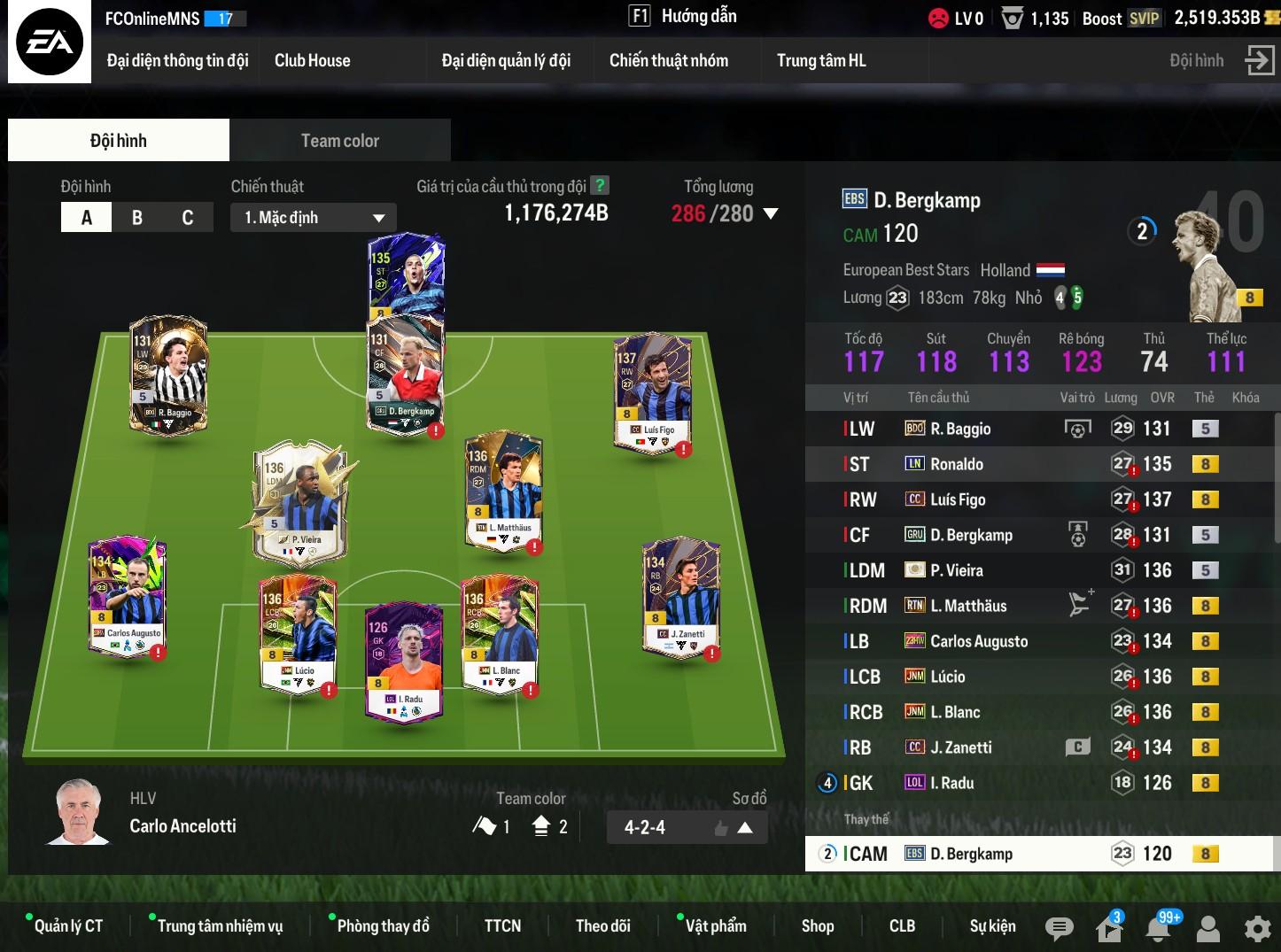Switch to the Team color tab
This screenshot has height=952, width=1281.
(339, 141)
